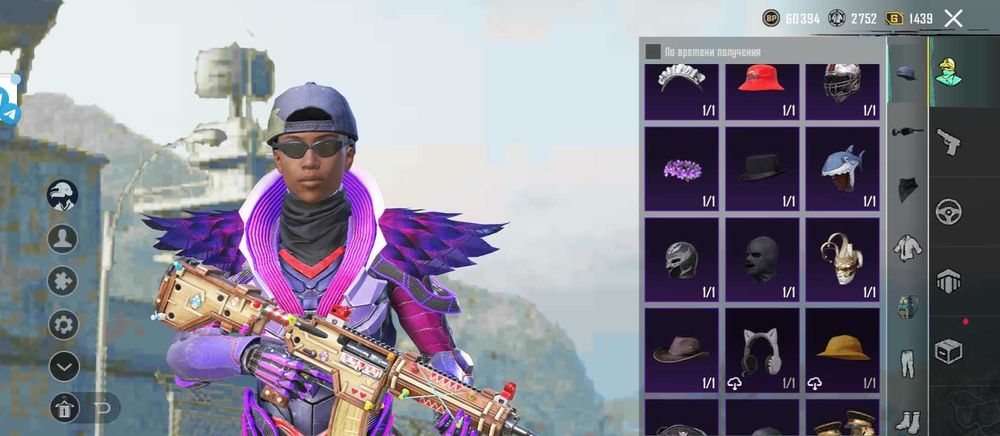
Task: Select the golden jester mask
Action: pyautogui.click(x=842, y=259)
